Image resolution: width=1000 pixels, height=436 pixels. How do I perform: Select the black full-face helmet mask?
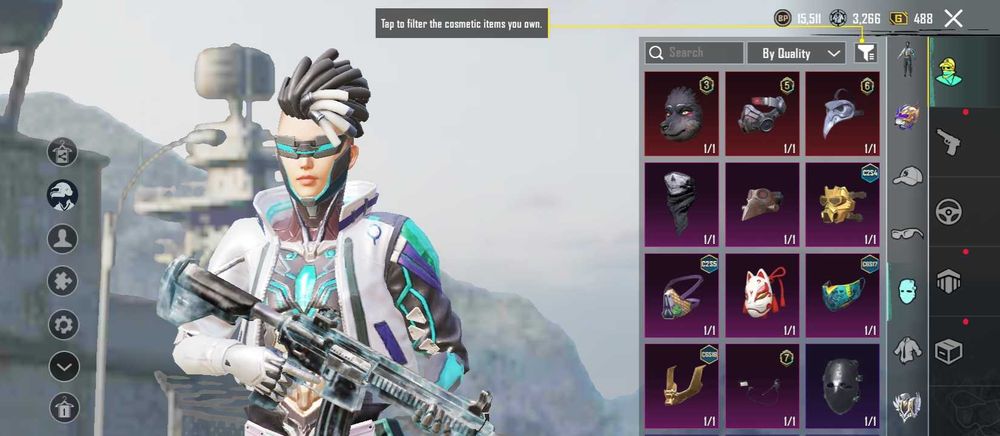842,385
